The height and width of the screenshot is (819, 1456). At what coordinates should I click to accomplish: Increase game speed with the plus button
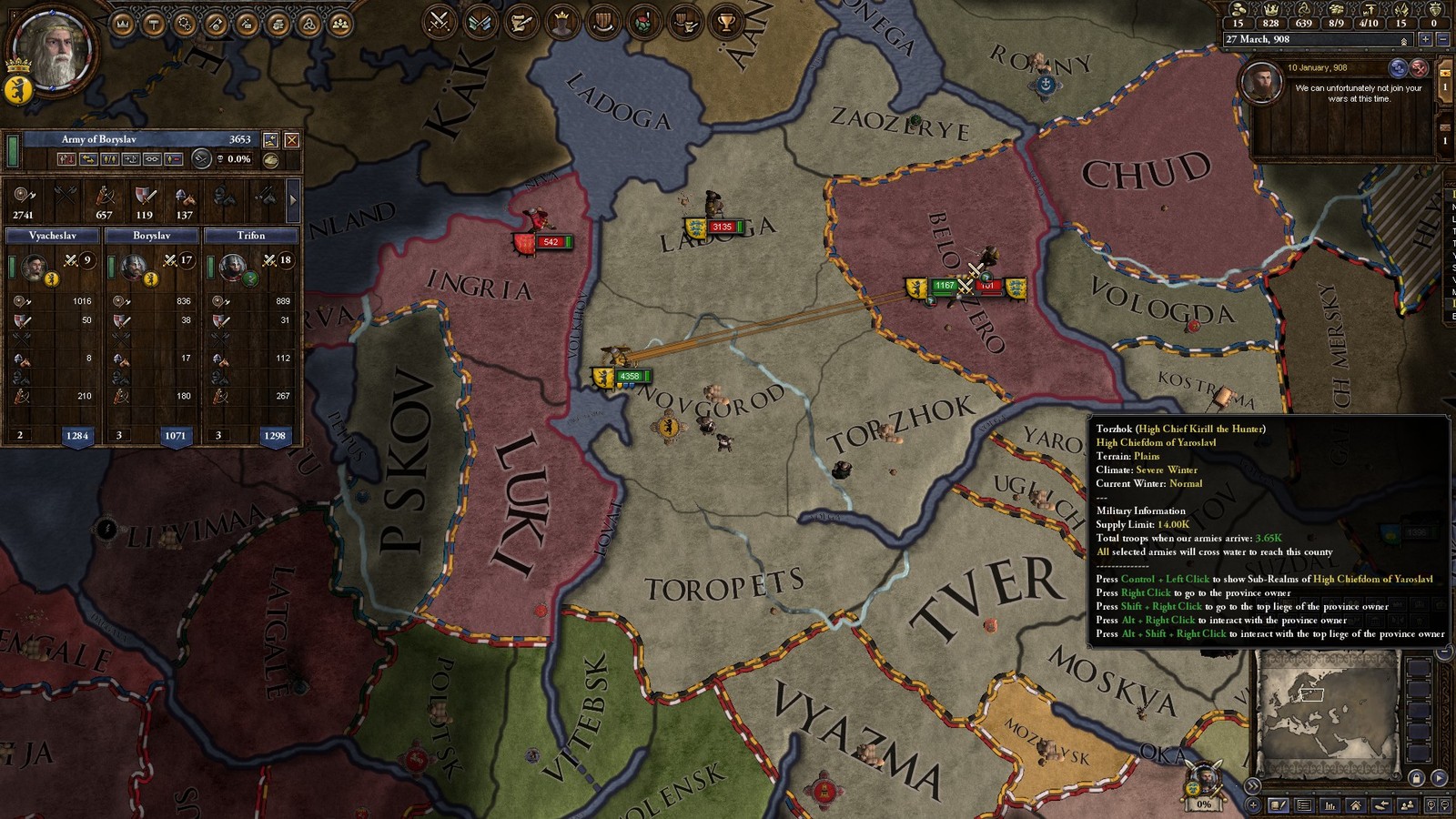pyautogui.click(x=1426, y=40)
